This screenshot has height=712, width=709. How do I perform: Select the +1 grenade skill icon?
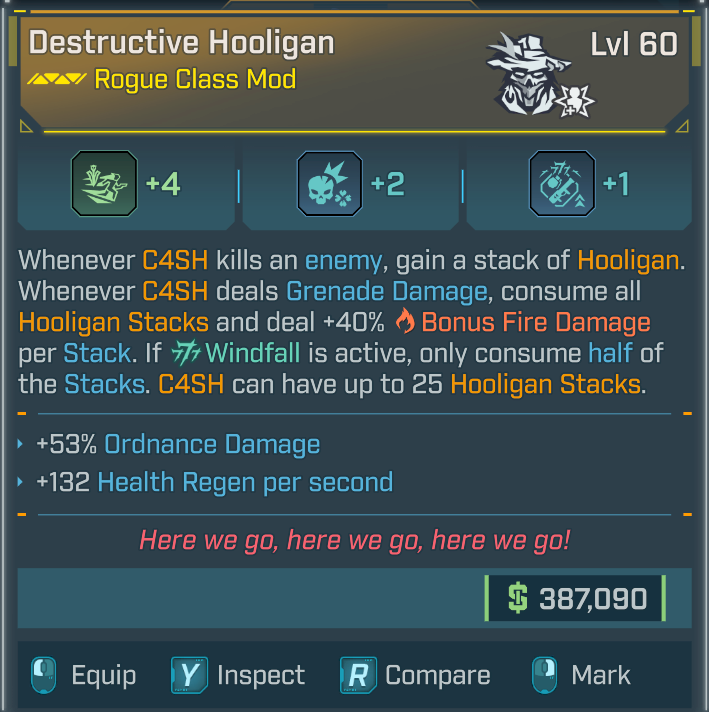pos(563,185)
